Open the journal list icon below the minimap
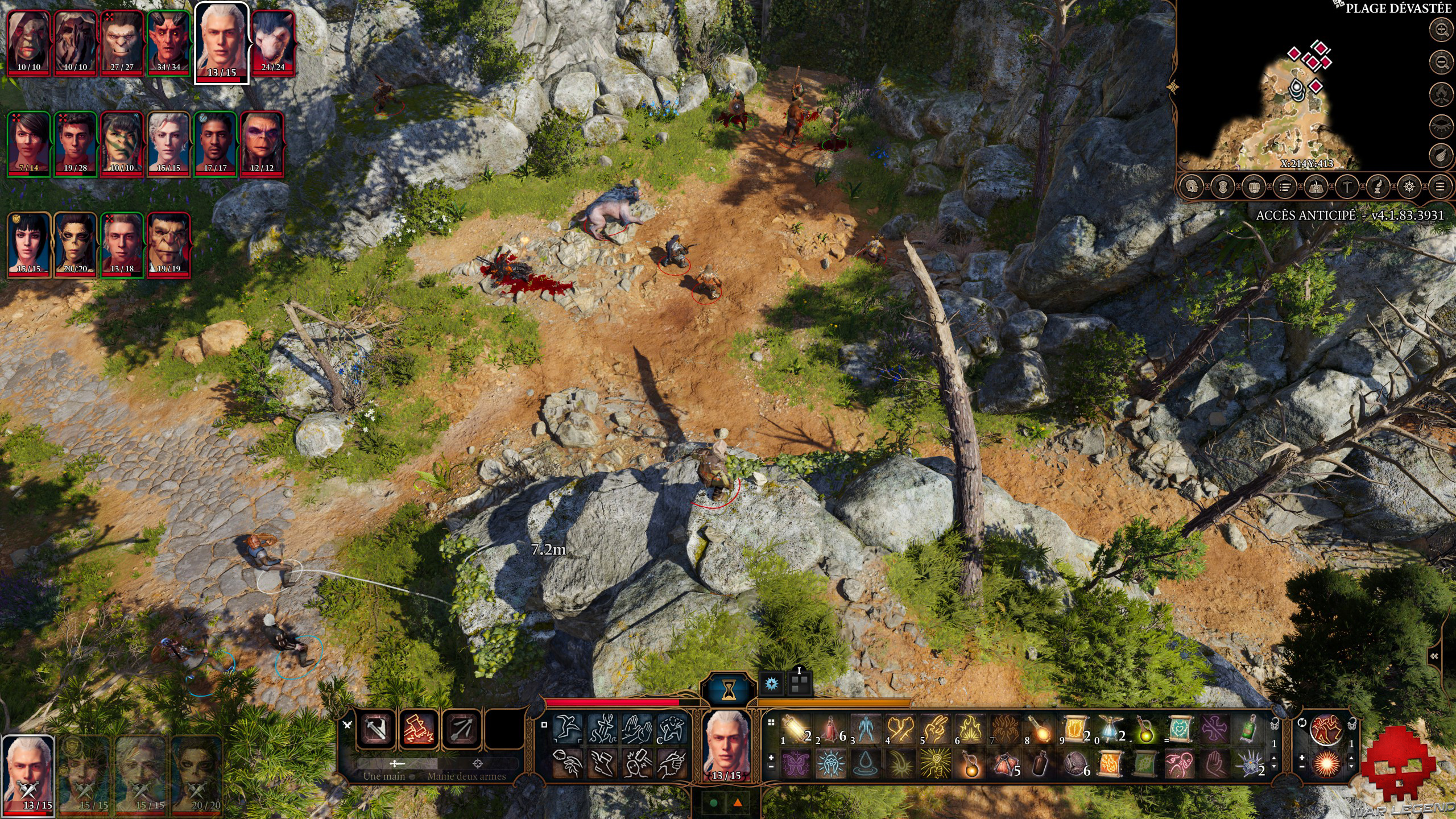Screen dimensions: 1456x819 point(1284,187)
